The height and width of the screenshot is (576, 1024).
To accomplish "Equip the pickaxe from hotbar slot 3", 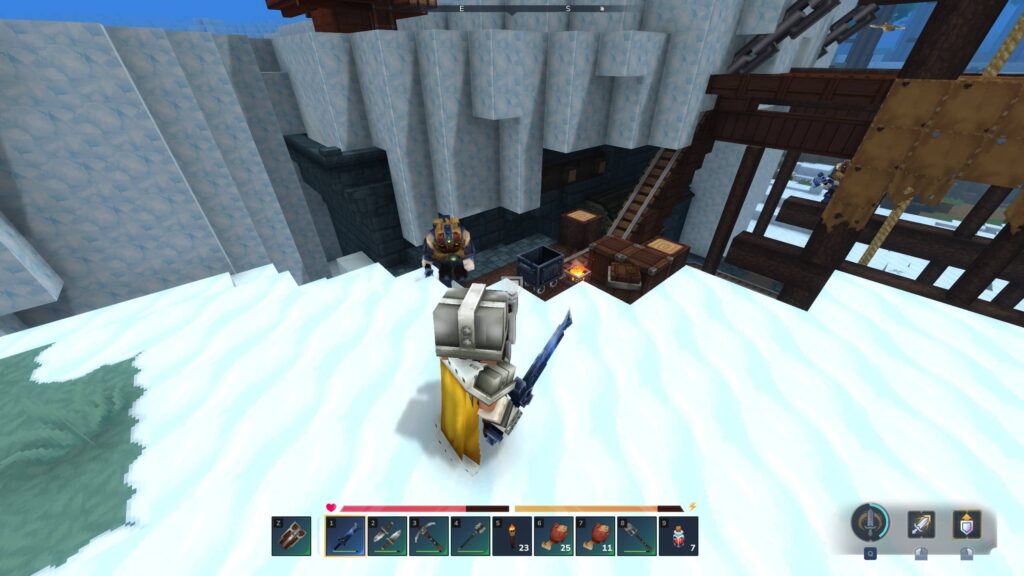I will point(427,536).
